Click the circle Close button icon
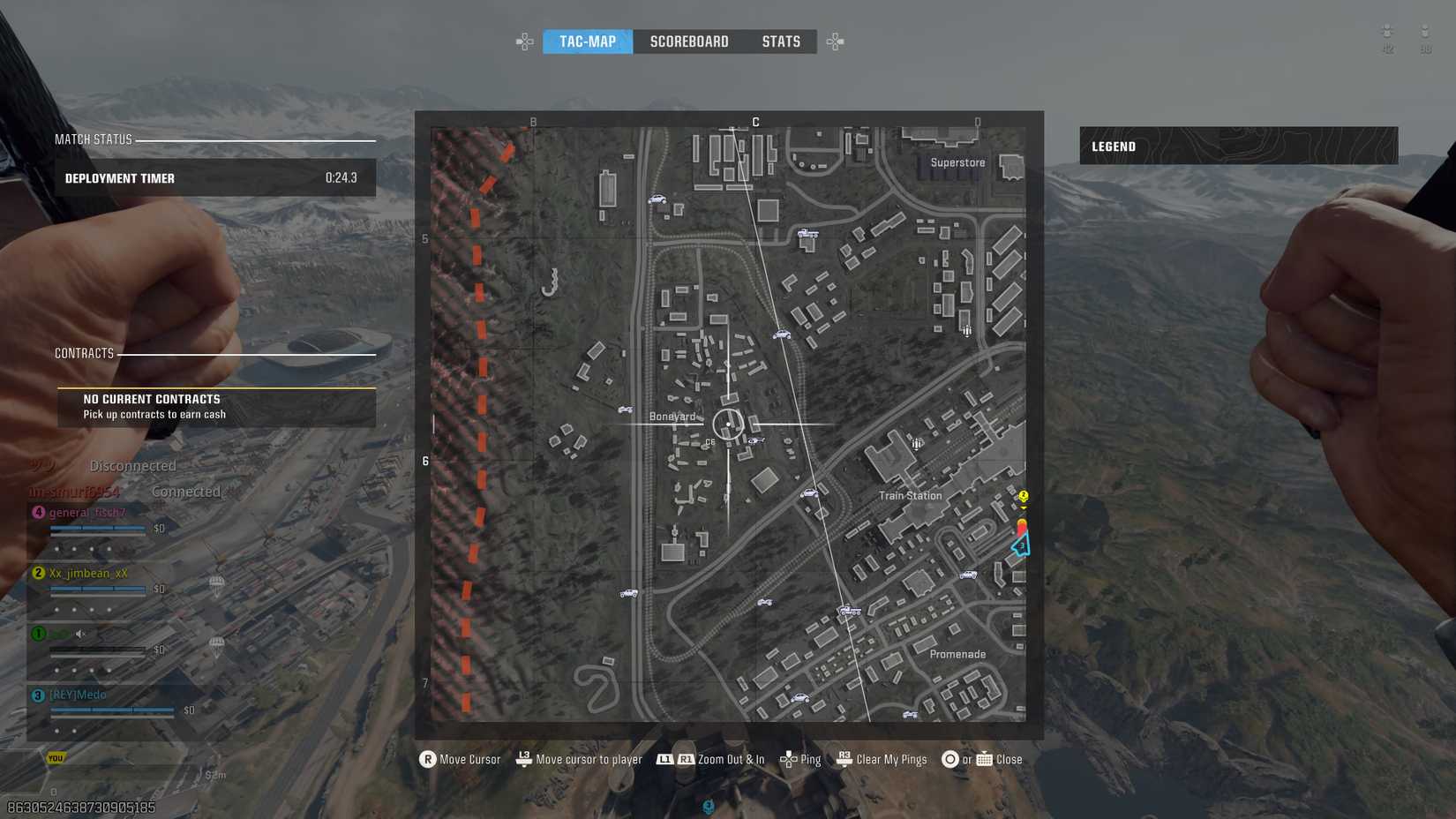1456x819 pixels. coord(951,759)
